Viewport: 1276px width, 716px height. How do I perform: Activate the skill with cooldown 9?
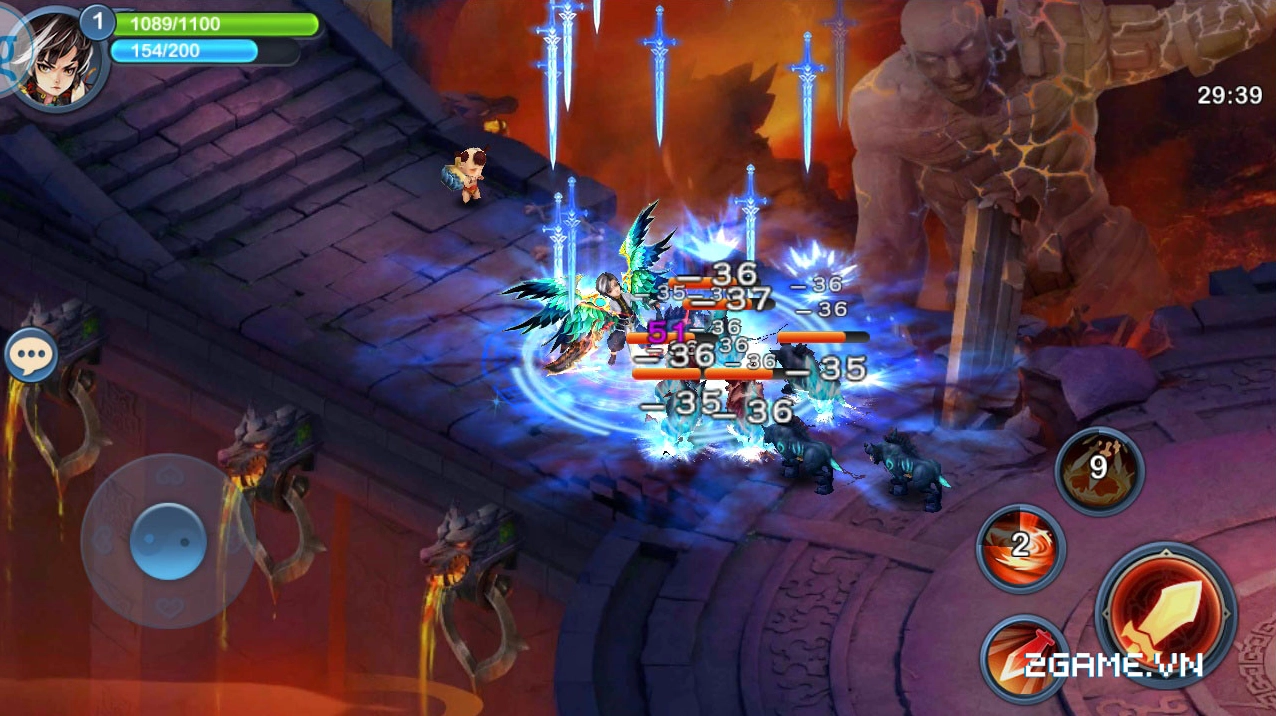pos(1099,470)
